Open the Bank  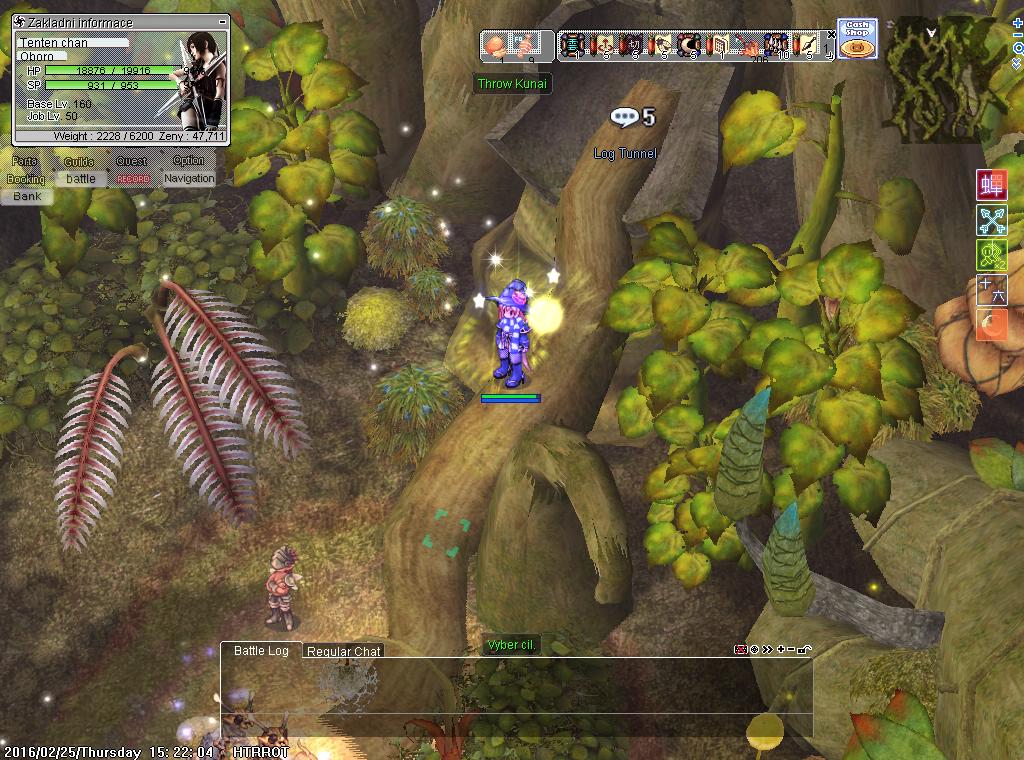[27, 197]
